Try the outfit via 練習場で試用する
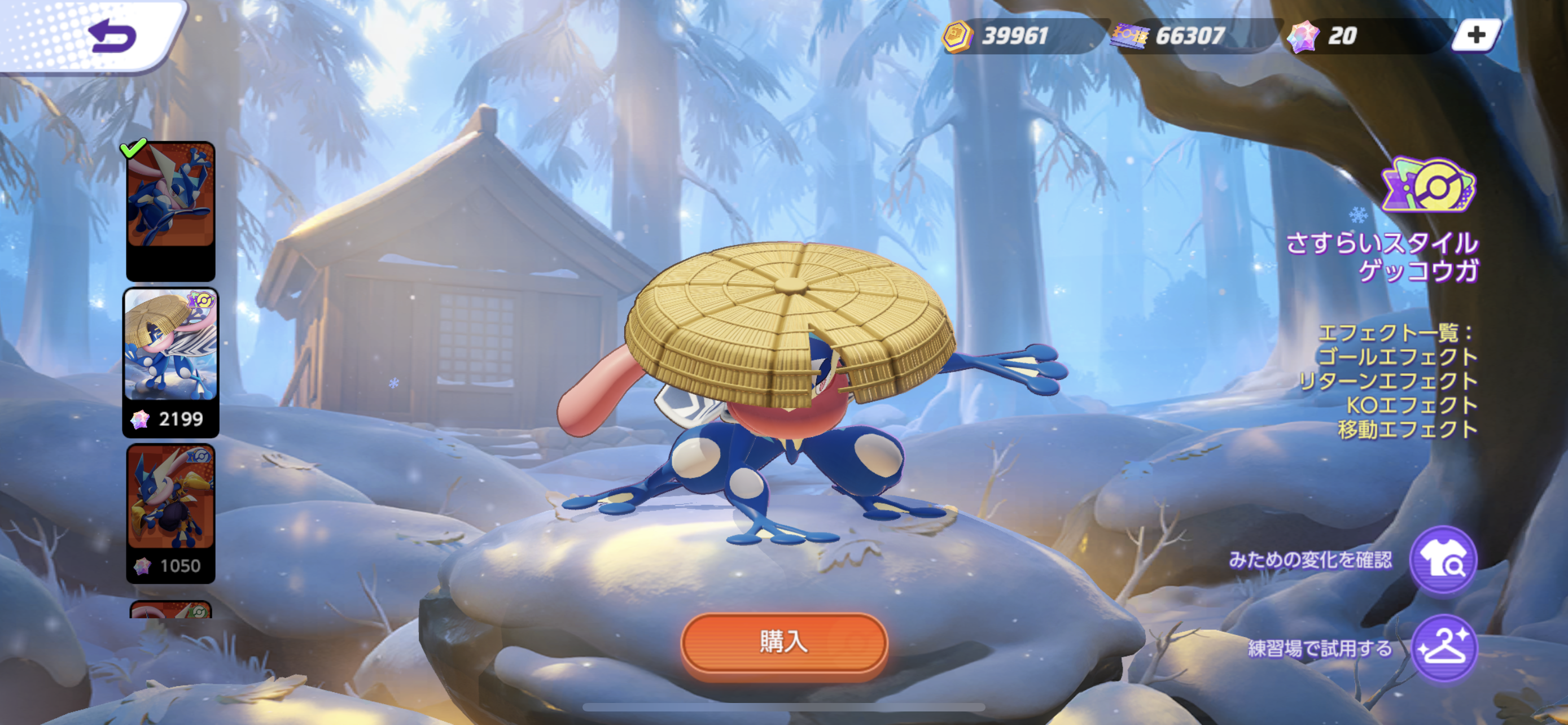Image resolution: width=1568 pixels, height=725 pixels. click(x=1443, y=649)
